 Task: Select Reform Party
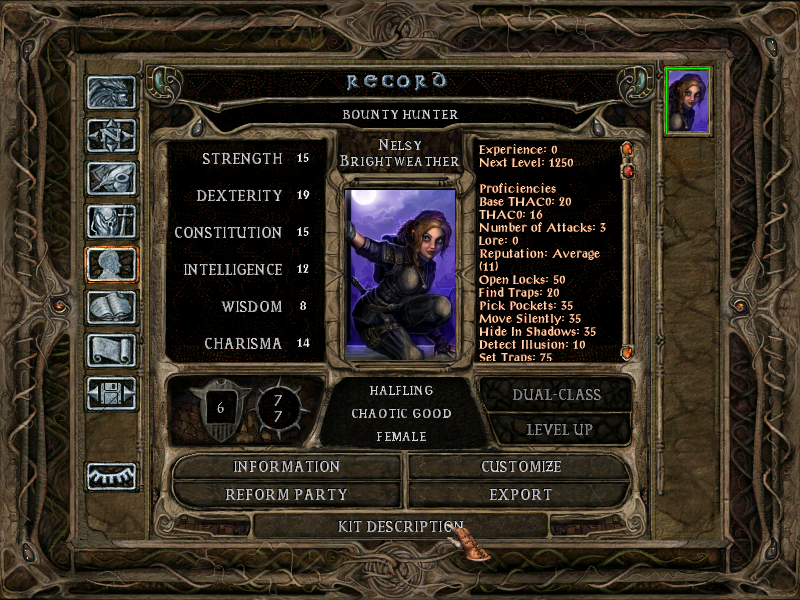tap(287, 494)
